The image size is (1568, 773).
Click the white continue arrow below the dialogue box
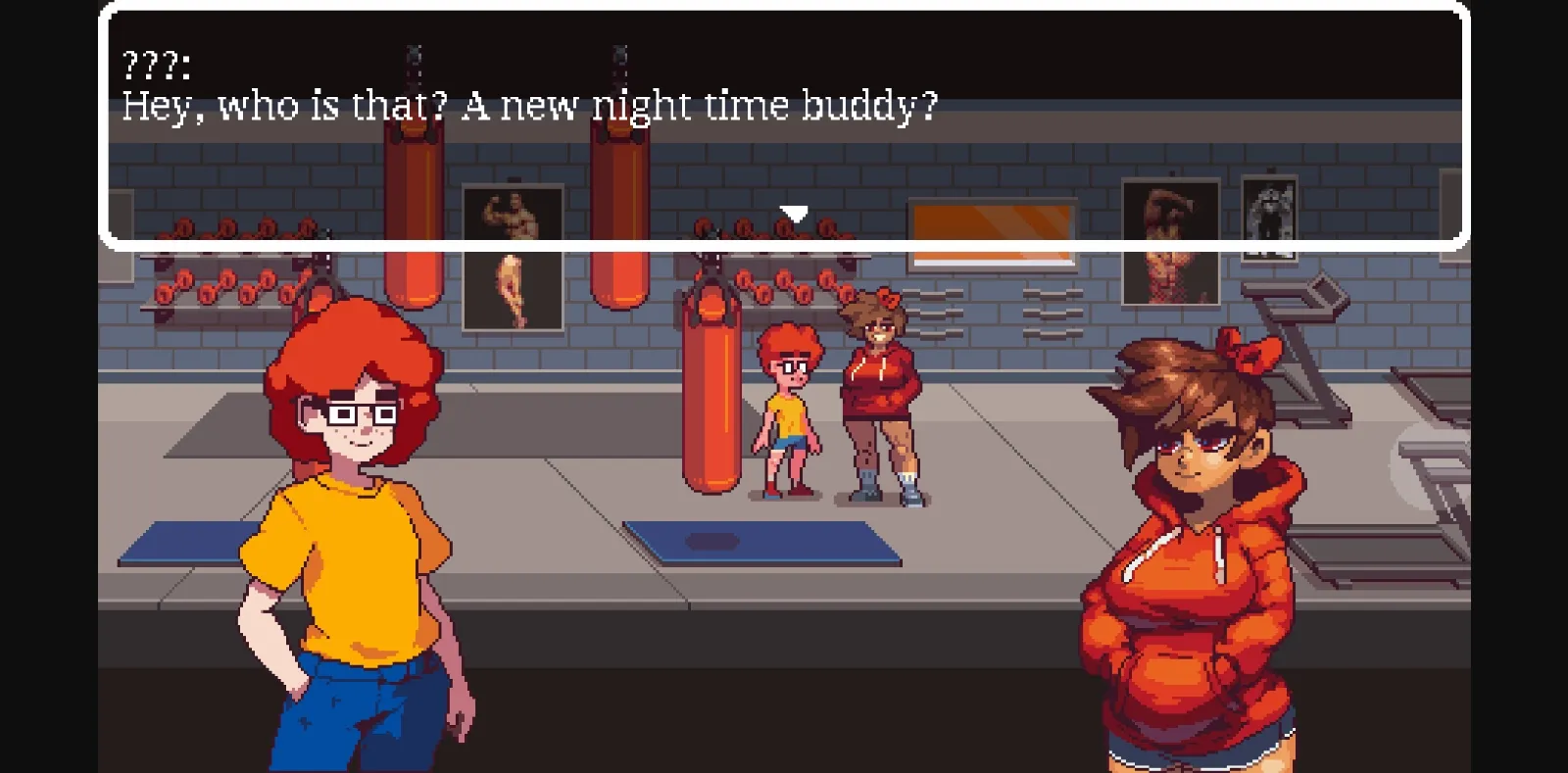tap(792, 212)
